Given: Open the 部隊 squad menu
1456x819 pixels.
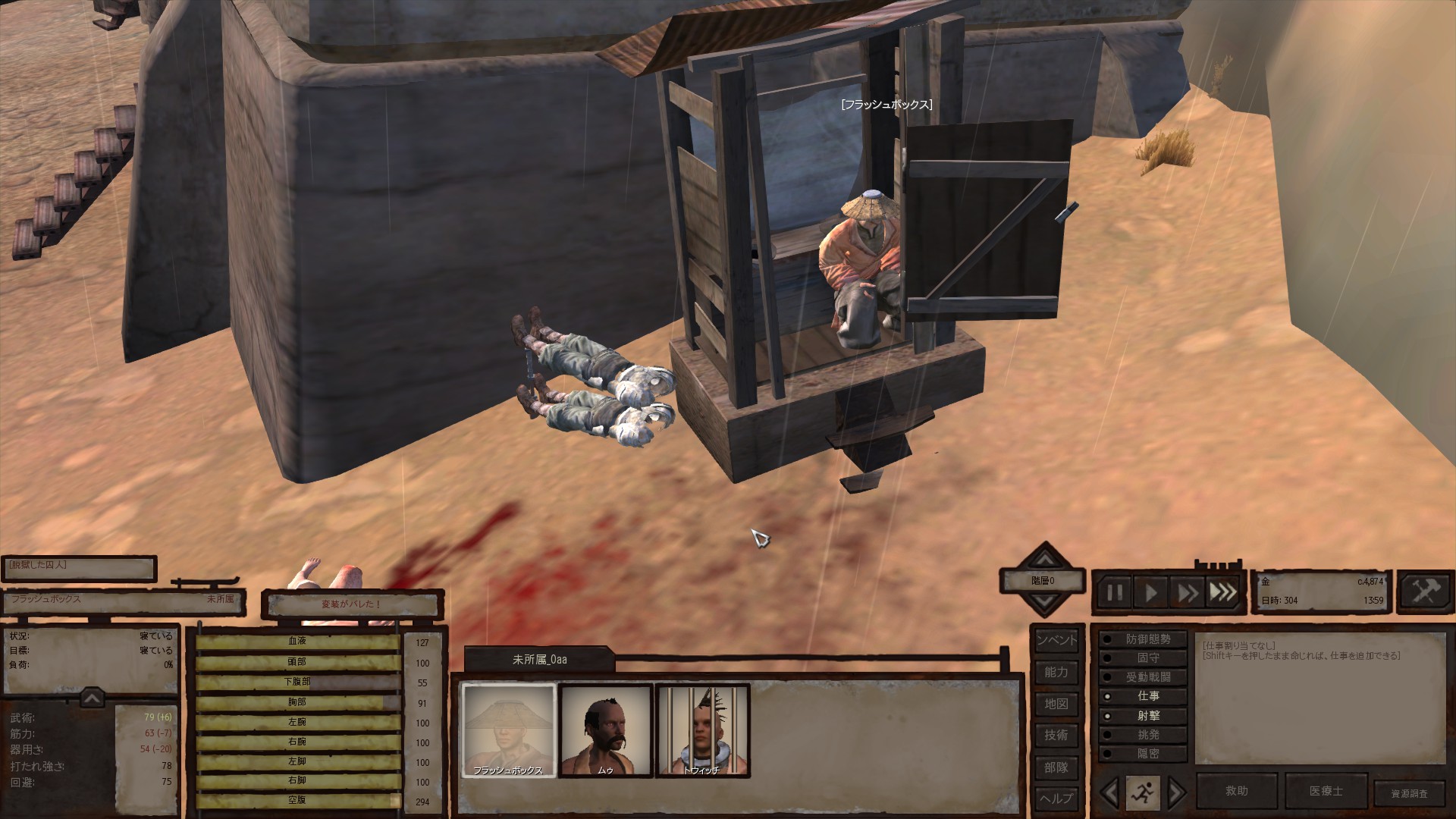Looking at the screenshot, I should click(x=1056, y=767).
